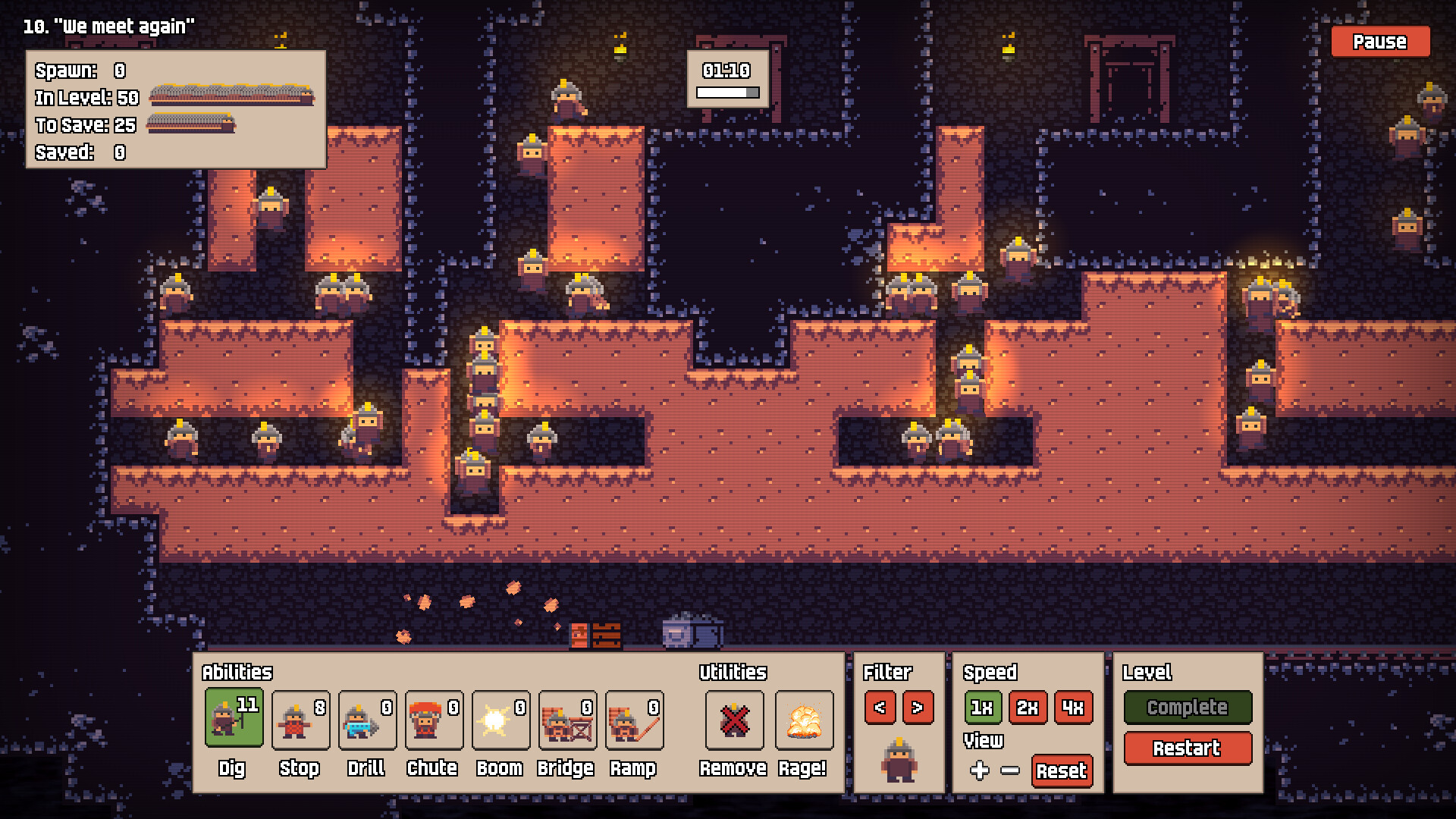1456x819 pixels.
Task: Set game speed to 1x
Action: (982, 708)
